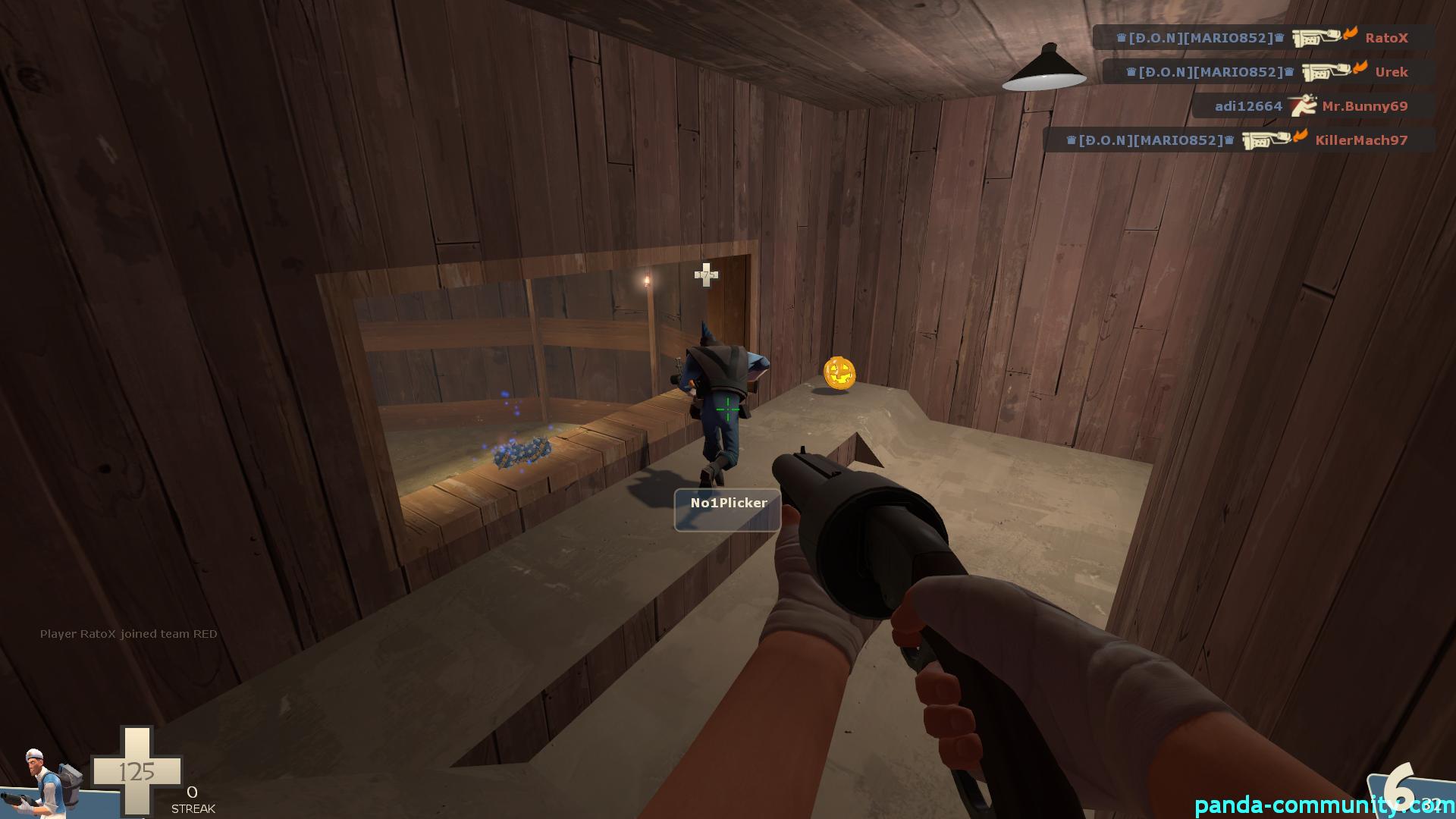Click the adi12664 kill on Mr.Bunny69
This screenshot has height=819, width=1456.
click(1312, 106)
